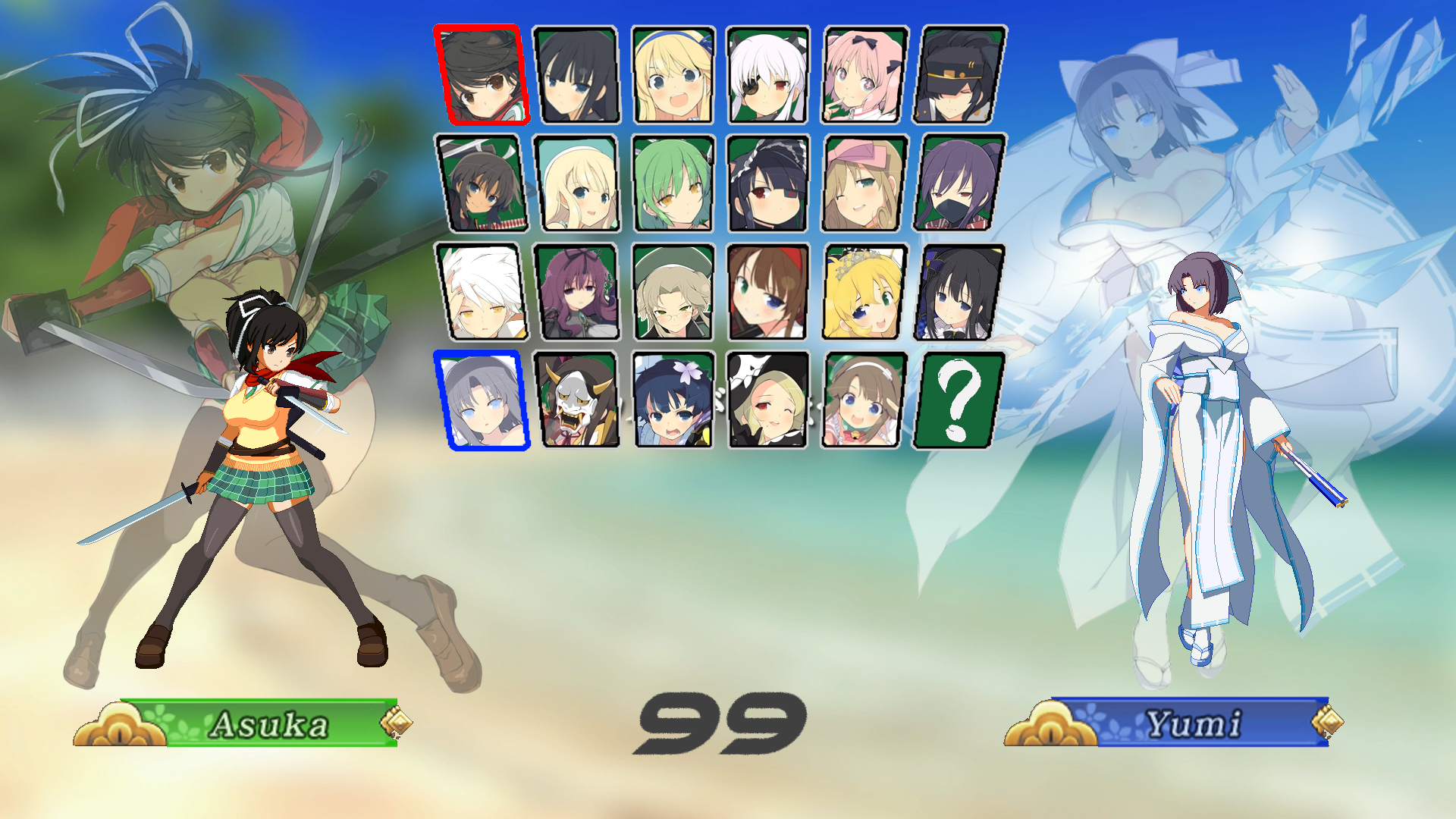
Task: Choose the long black-haired girl portrait
Action: 576,74
